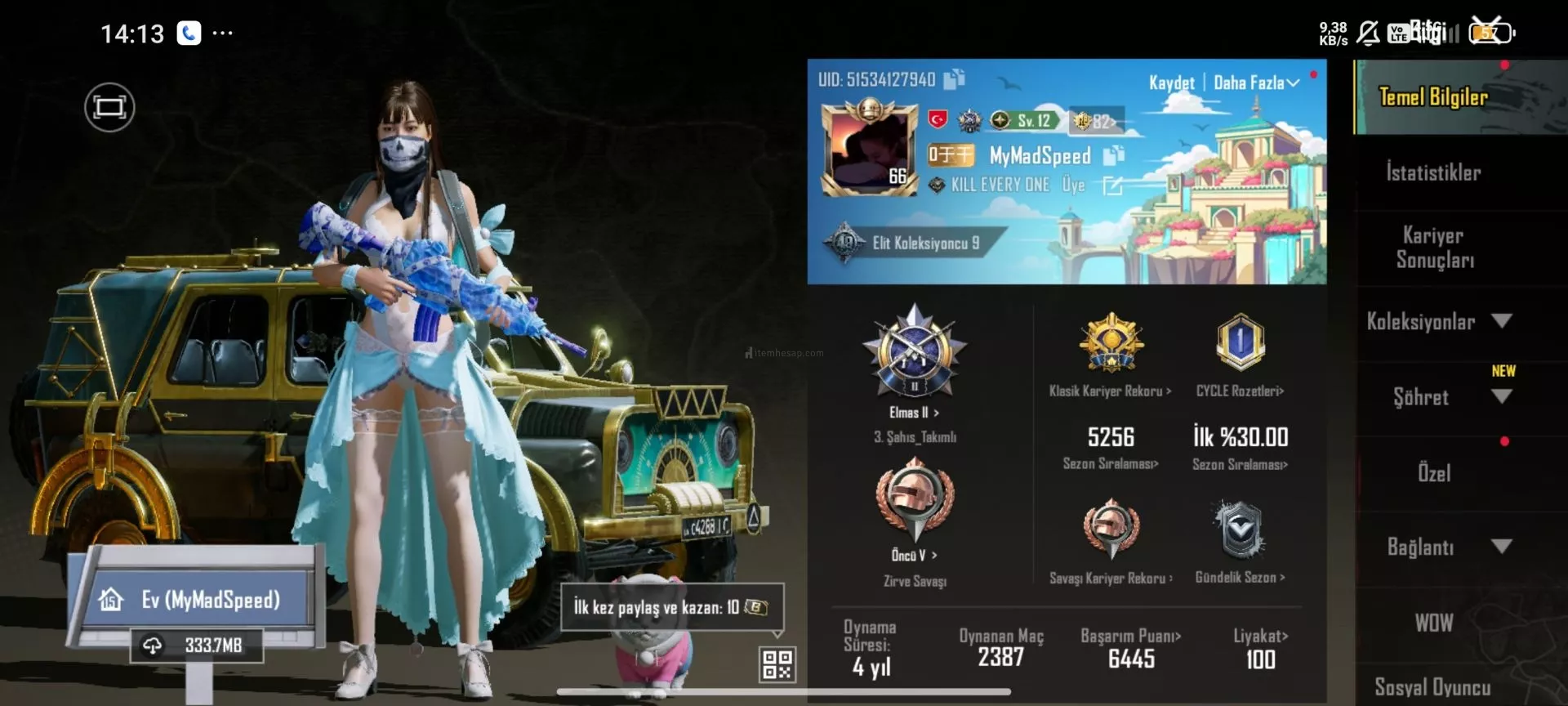Select the Temel Bilgiler tab
The width and height of the screenshot is (1568, 706).
click(x=1433, y=97)
